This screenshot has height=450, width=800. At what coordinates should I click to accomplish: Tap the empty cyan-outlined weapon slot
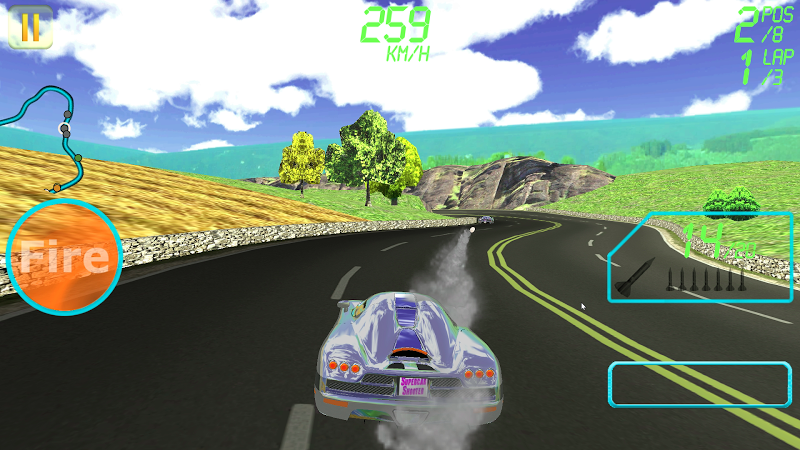pyautogui.click(x=699, y=384)
